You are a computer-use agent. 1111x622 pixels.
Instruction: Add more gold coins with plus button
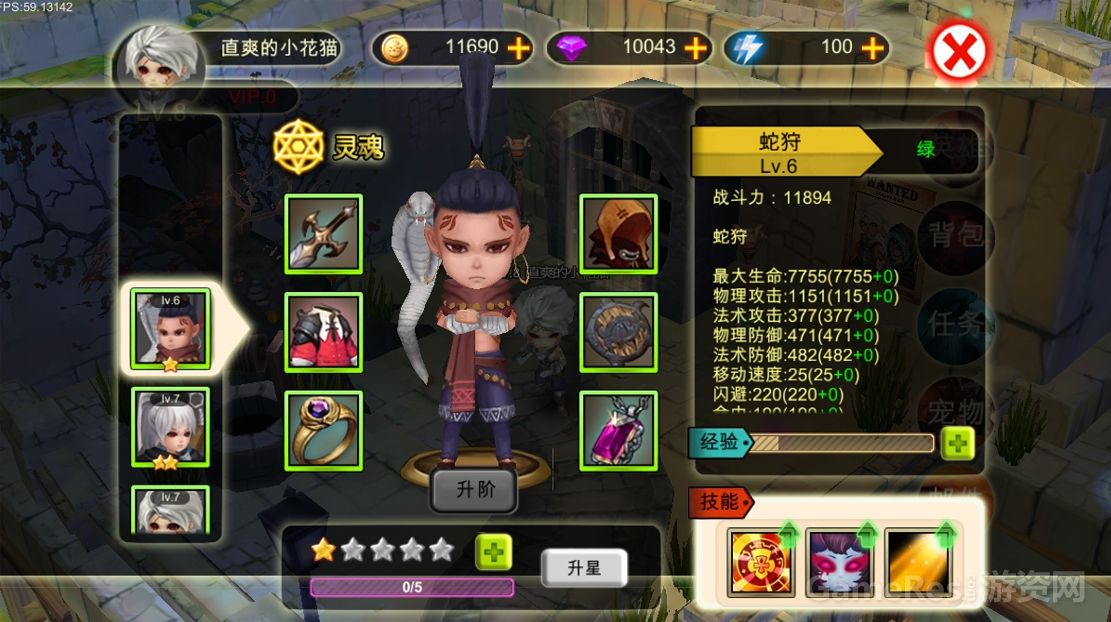(518, 47)
